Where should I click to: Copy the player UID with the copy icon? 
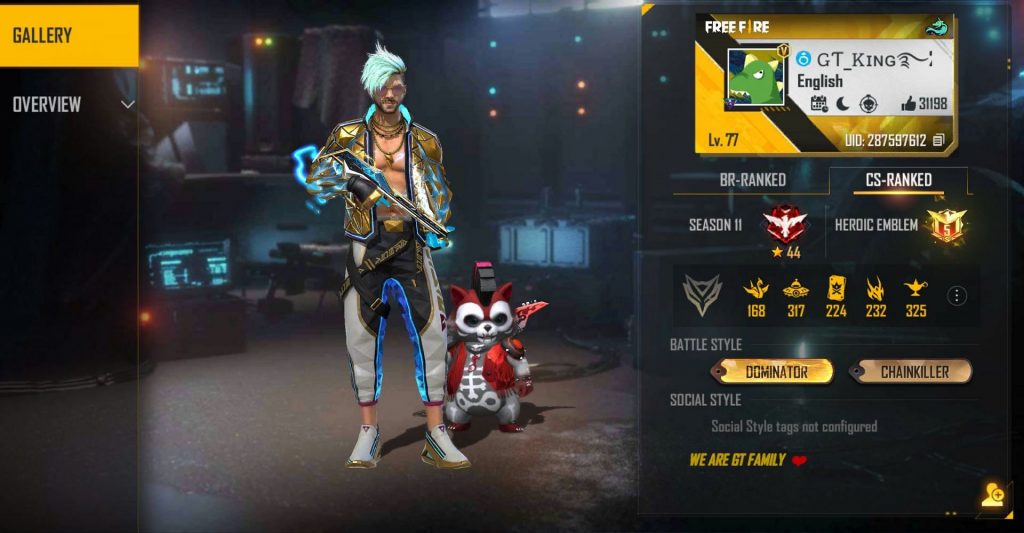[938, 141]
